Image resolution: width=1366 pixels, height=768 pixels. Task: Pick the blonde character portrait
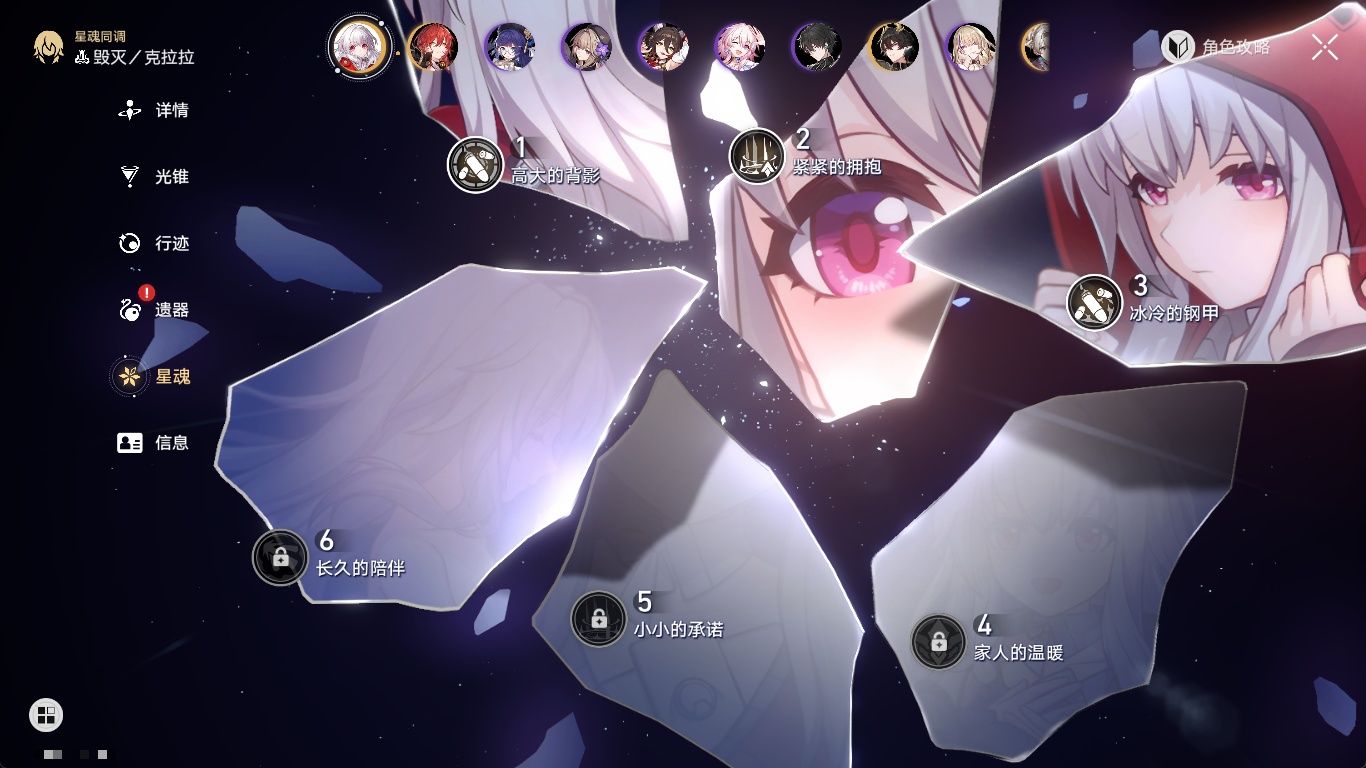point(970,47)
